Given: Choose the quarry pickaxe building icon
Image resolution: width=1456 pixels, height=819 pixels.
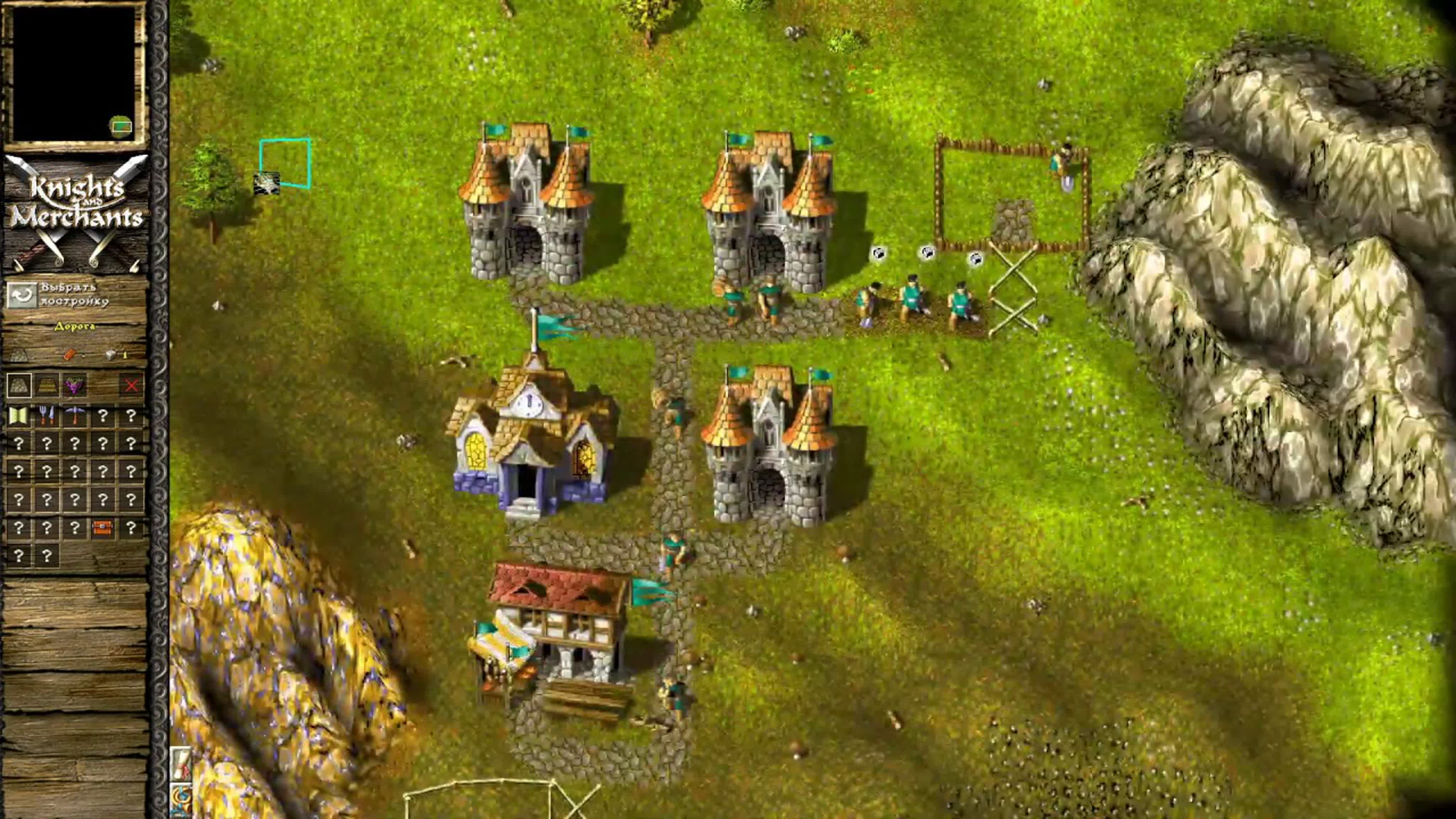Looking at the screenshot, I should click(x=75, y=417).
